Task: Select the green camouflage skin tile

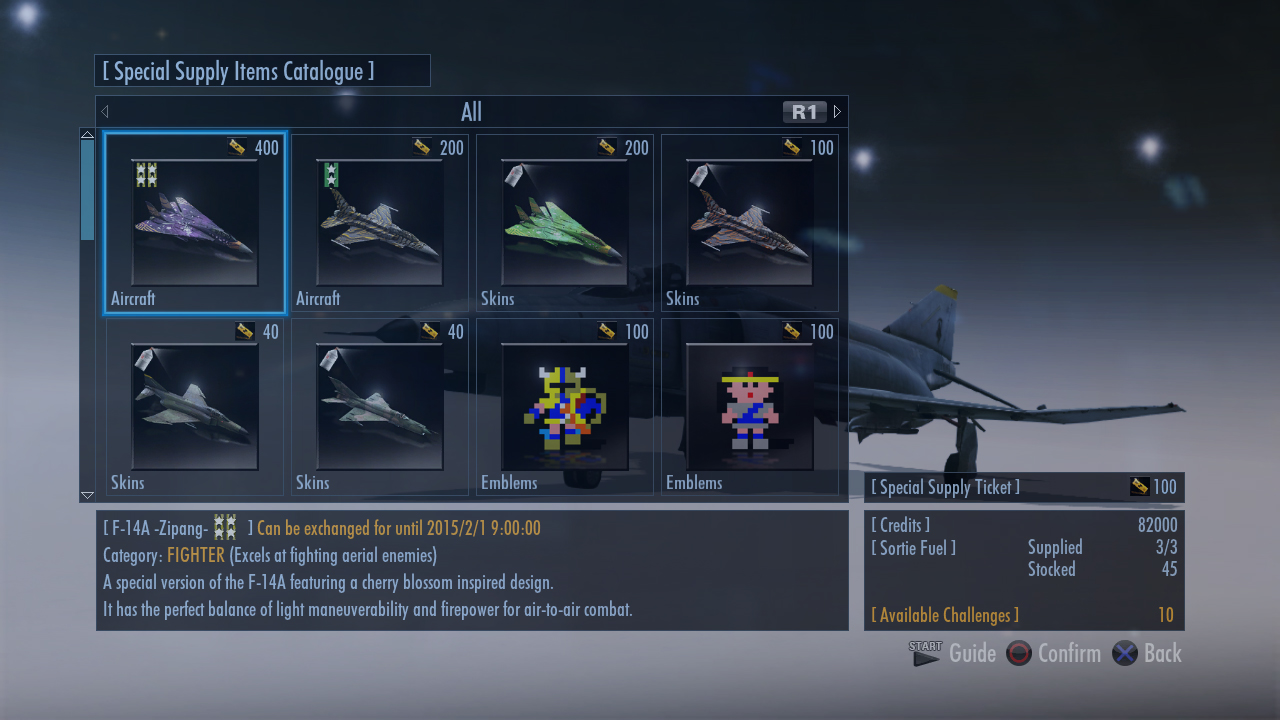Action: (x=565, y=224)
